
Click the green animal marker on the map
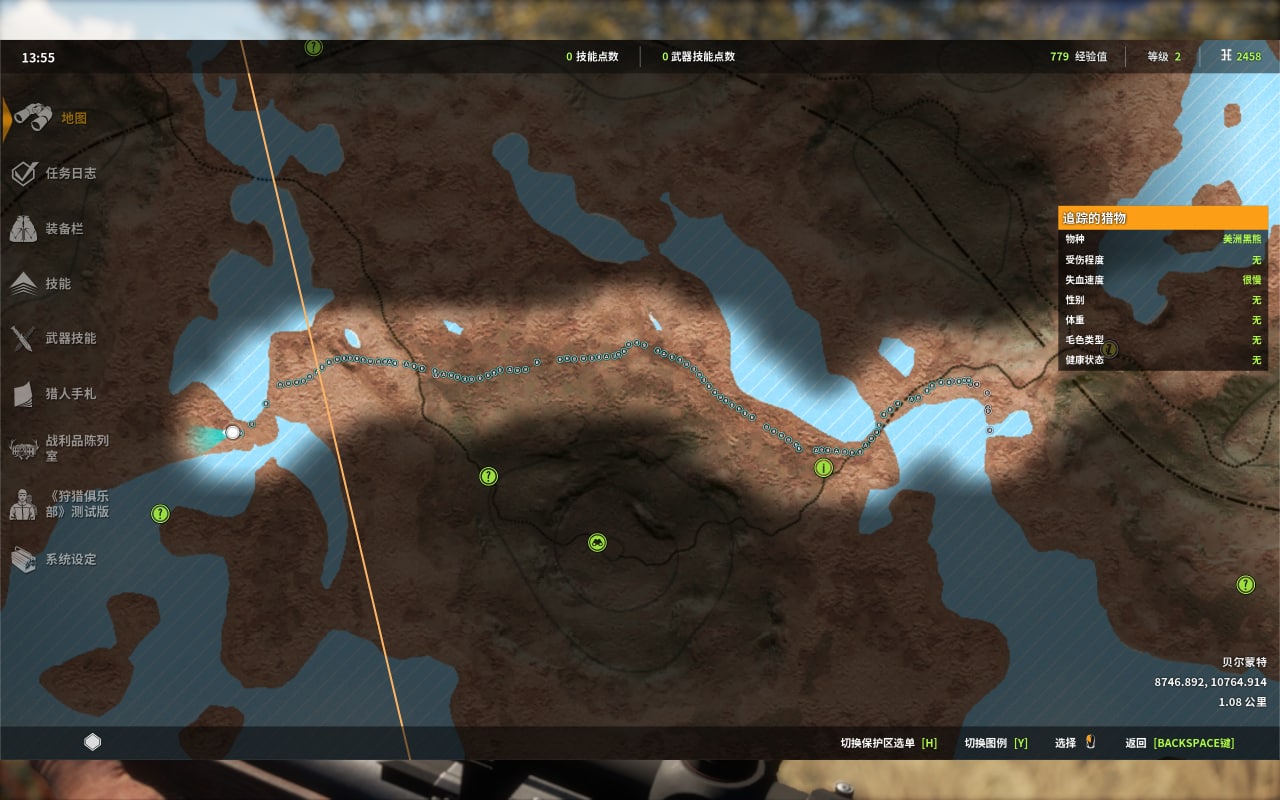597,543
